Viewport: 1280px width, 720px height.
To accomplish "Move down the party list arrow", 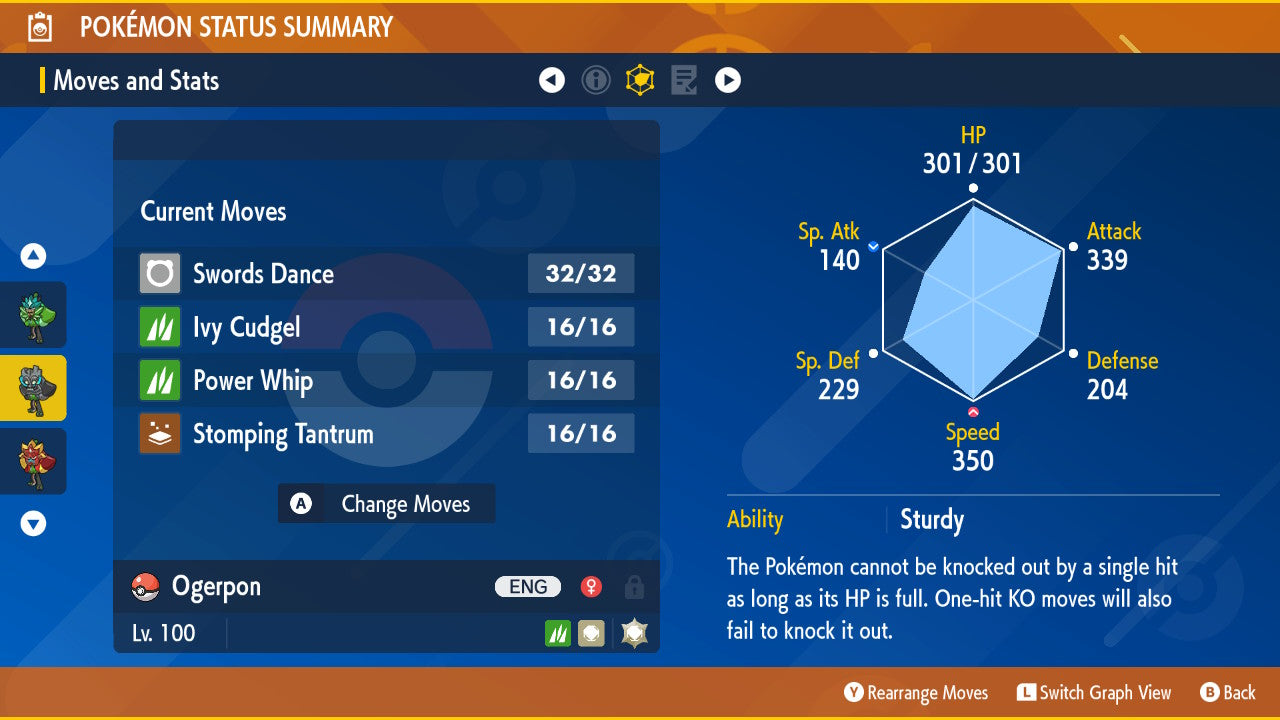I will point(33,523).
